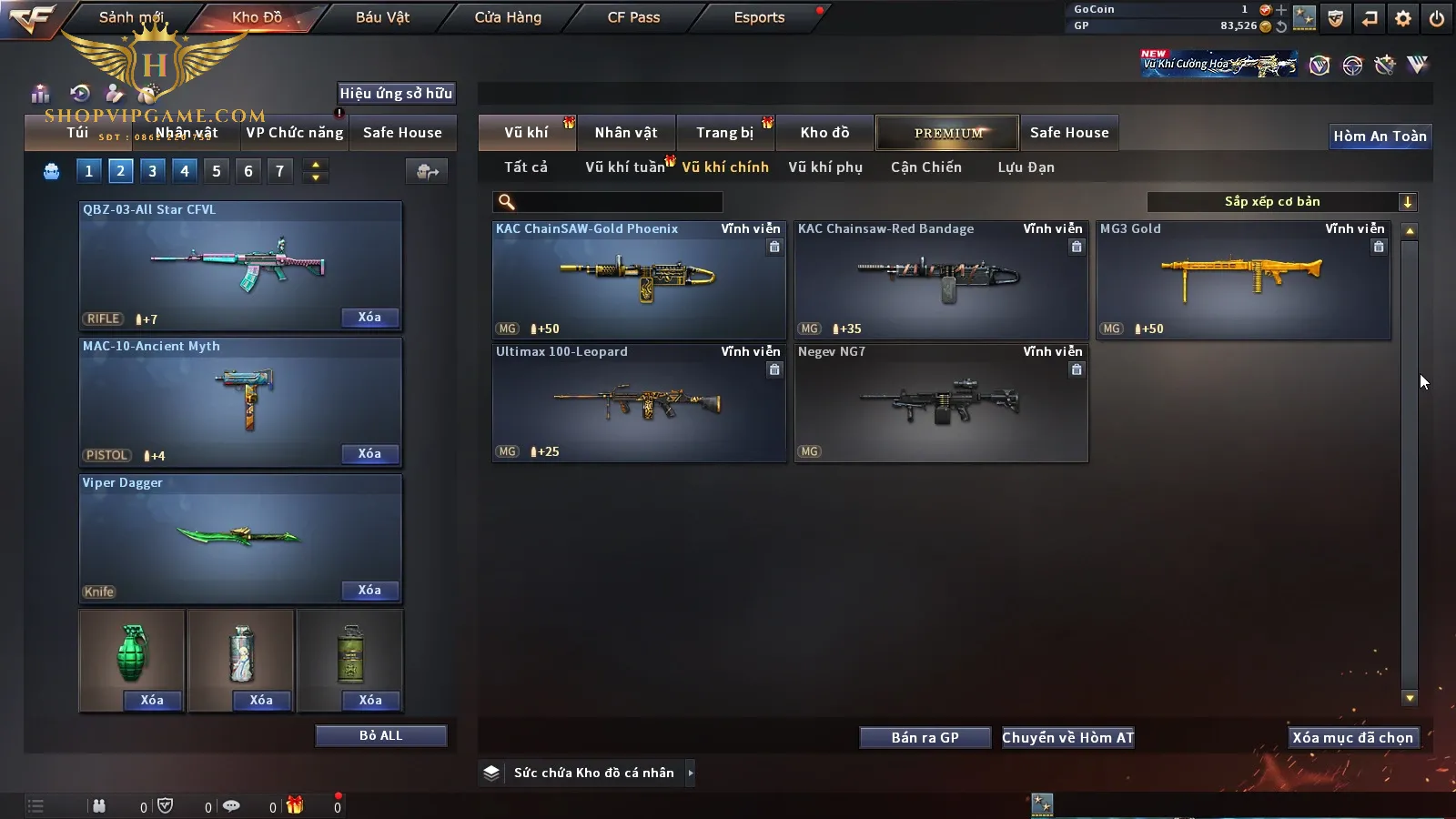Switch to the PREMIUM tab
The width and height of the screenshot is (1456, 819).
pyautogui.click(x=947, y=133)
